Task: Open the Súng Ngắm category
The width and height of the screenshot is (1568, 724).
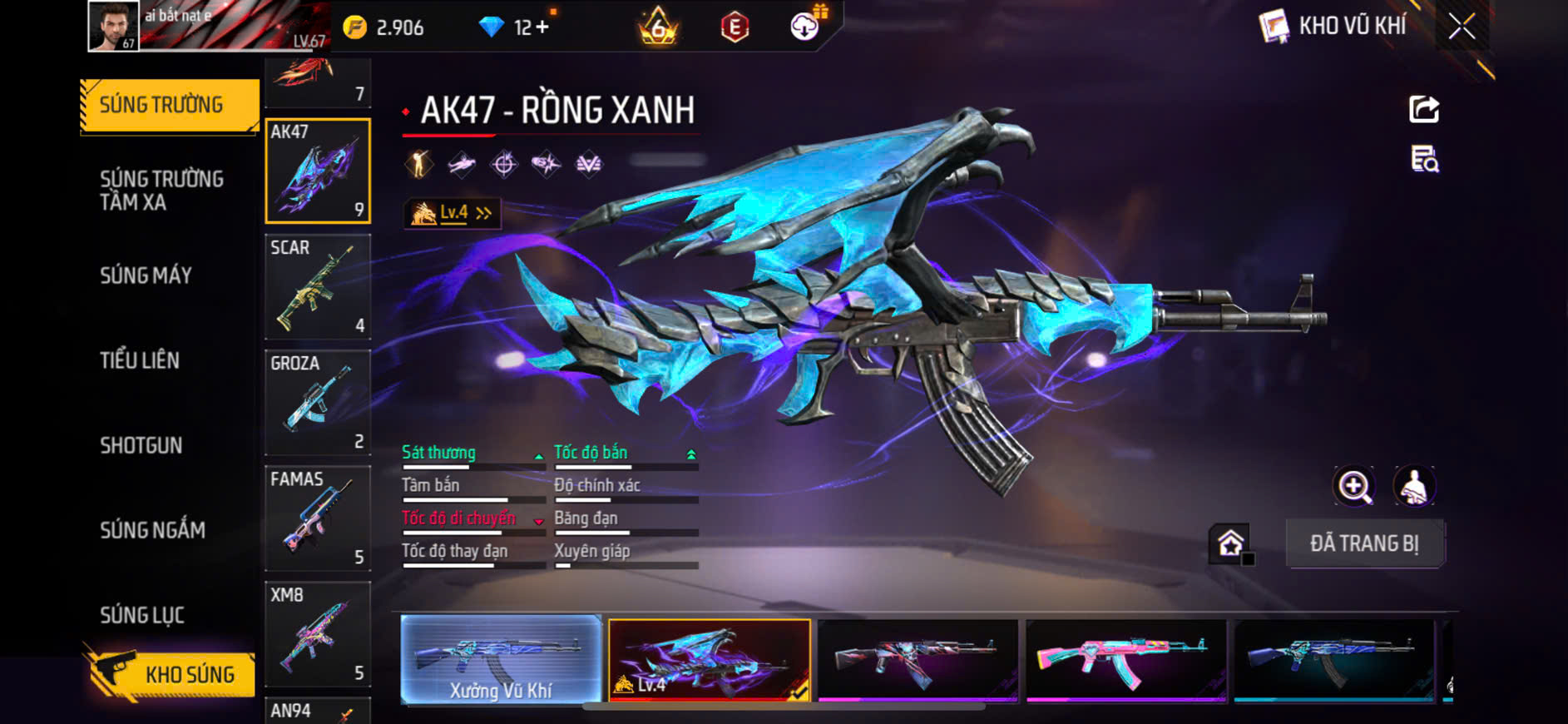Action: pyautogui.click(x=152, y=530)
